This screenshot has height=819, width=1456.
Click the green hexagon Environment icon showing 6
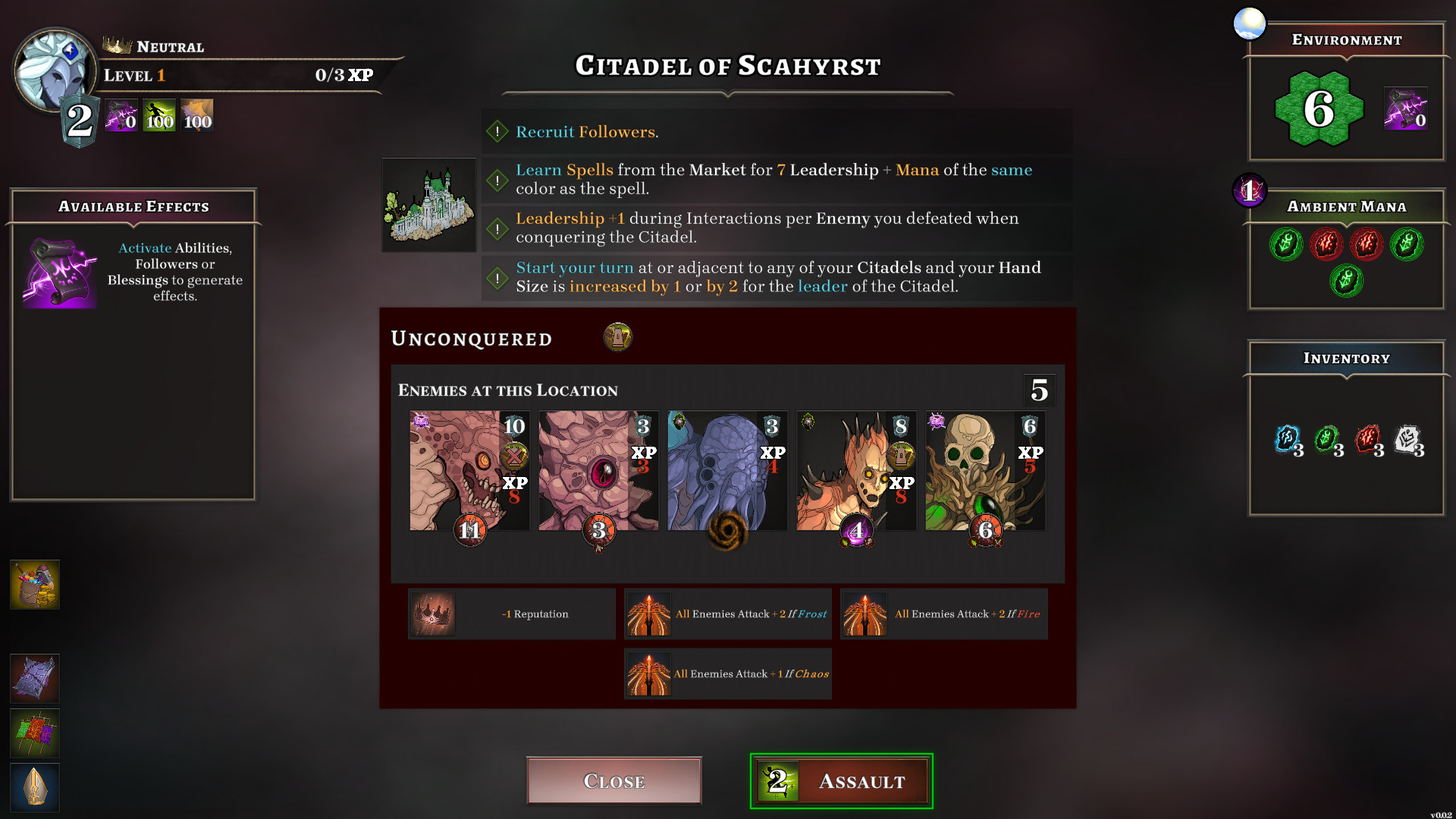coord(1319,108)
